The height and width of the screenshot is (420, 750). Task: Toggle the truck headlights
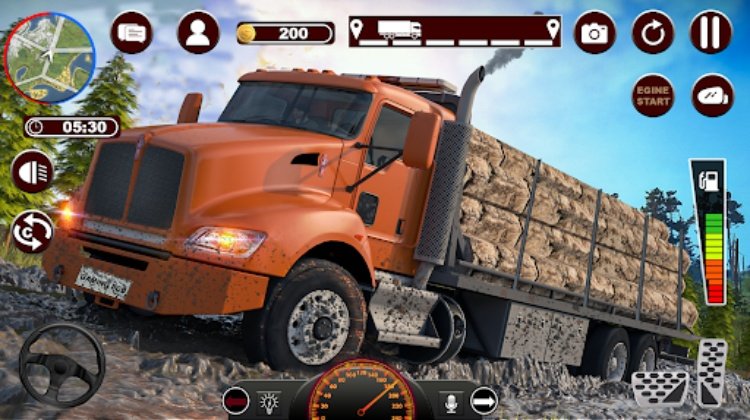[x=33, y=171]
